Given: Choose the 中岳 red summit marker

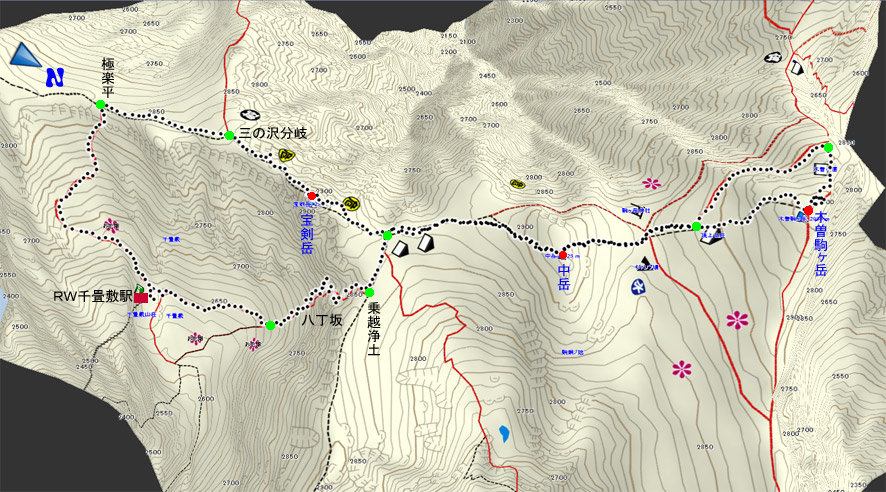Looking at the screenshot, I should (562, 255).
